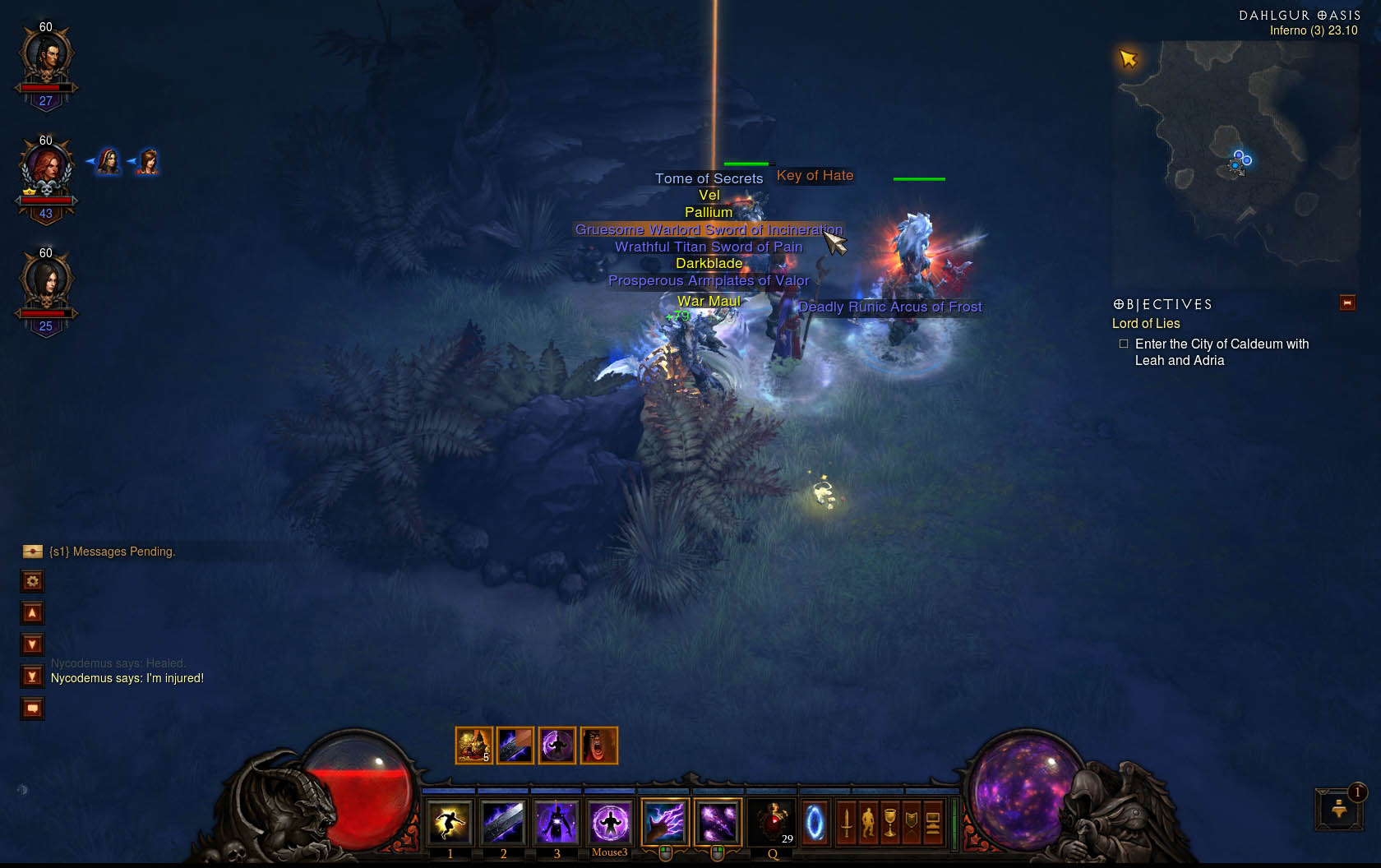Viewport: 1381px width, 868px height.
Task: Open the Lord of Lies quest objective
Action: [x=1146, y=324]
